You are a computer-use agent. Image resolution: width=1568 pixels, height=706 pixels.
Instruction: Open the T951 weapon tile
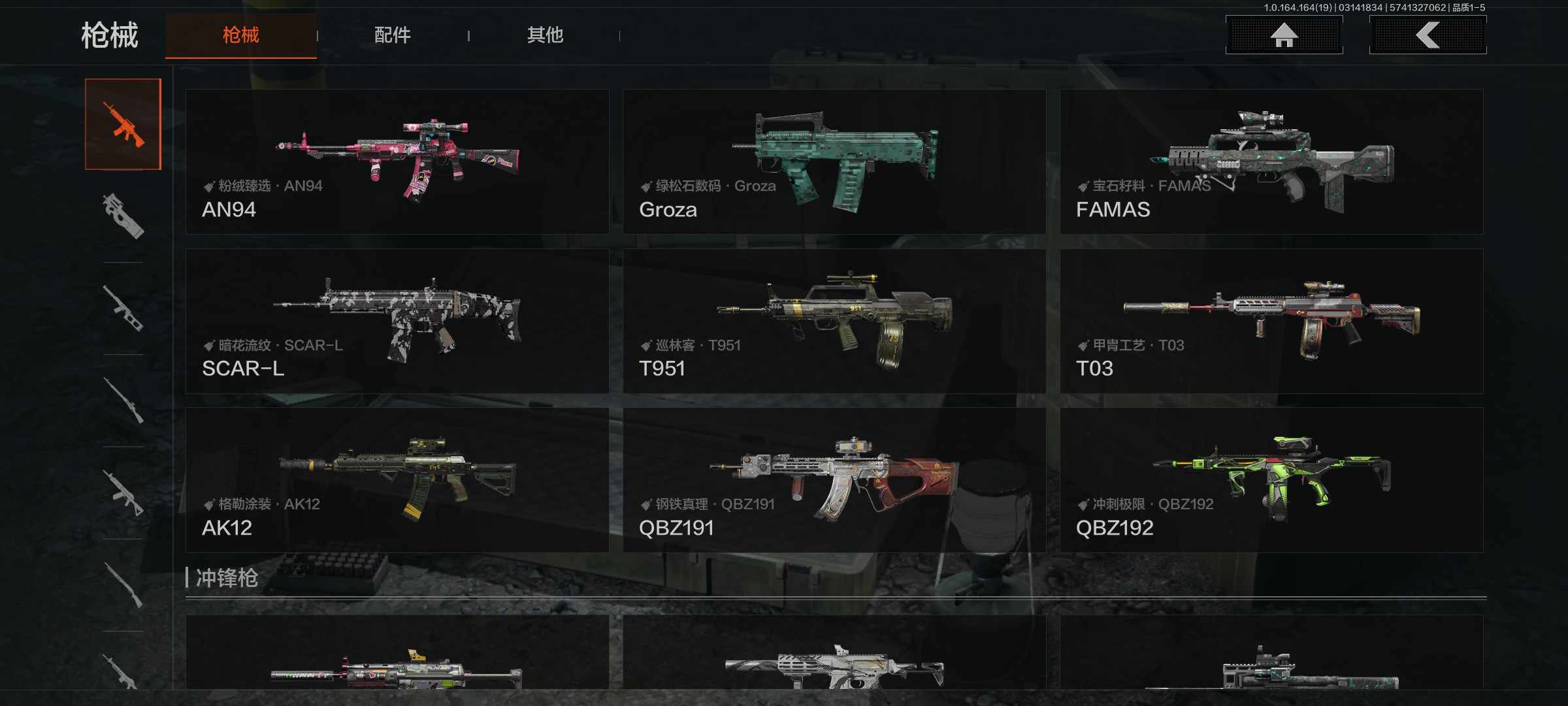(834, 321)
